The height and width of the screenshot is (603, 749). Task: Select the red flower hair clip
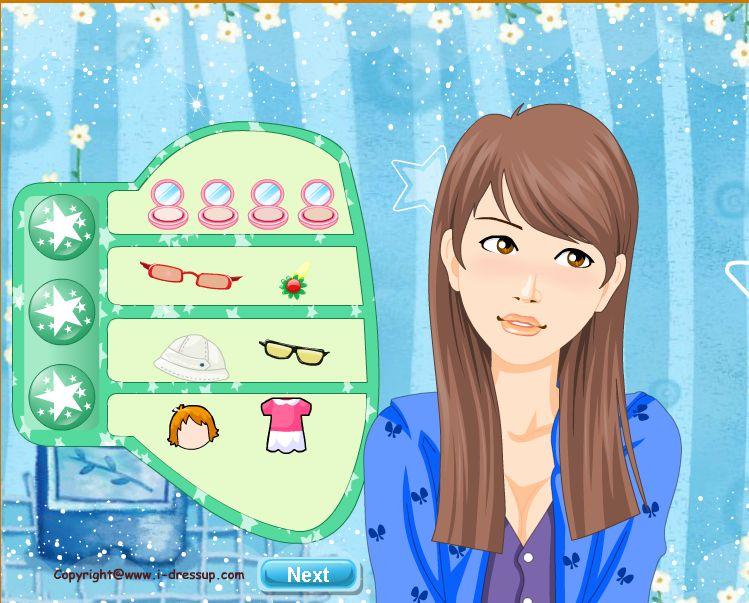tap(294, 284)
